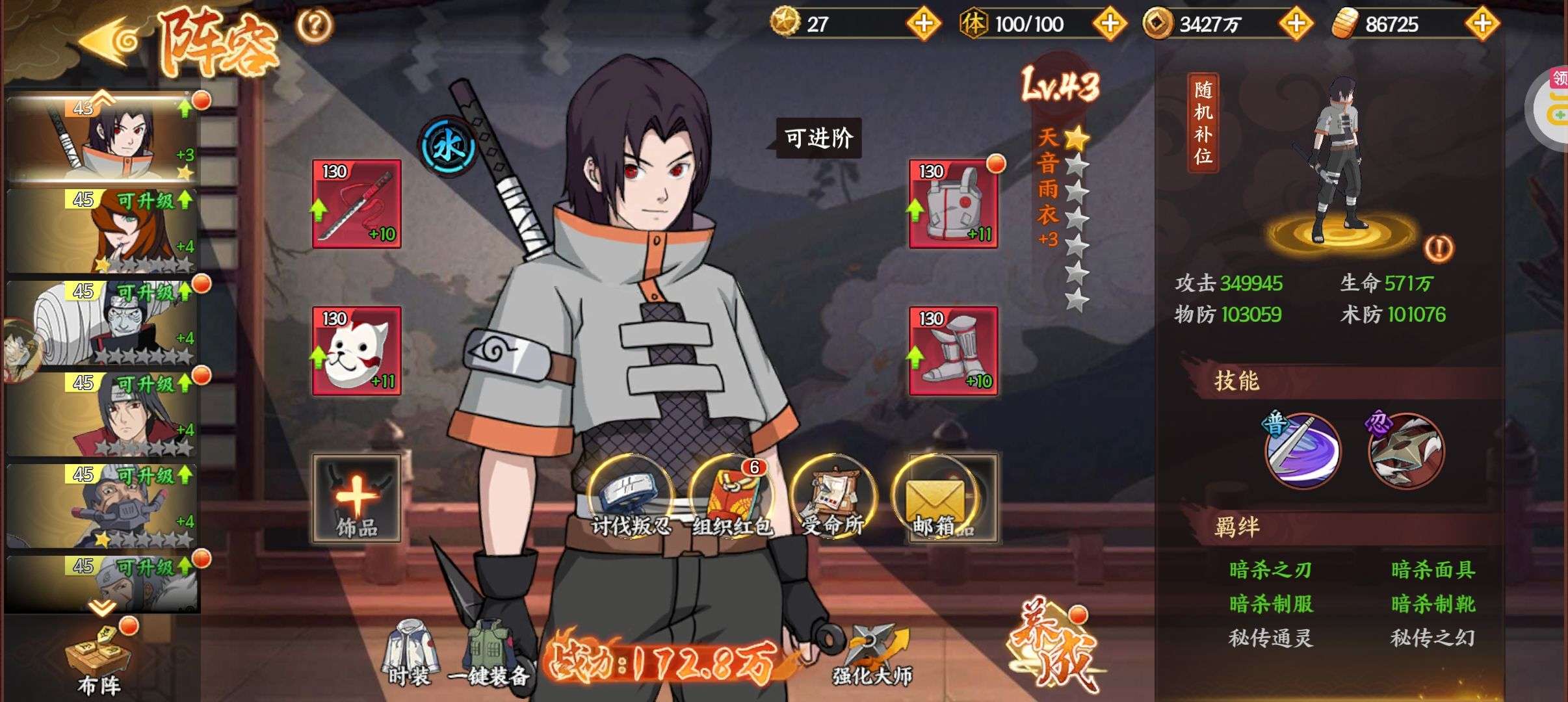Open the question mark help button
Viewport: 1568px width, 702px height.
coord(315,25)
